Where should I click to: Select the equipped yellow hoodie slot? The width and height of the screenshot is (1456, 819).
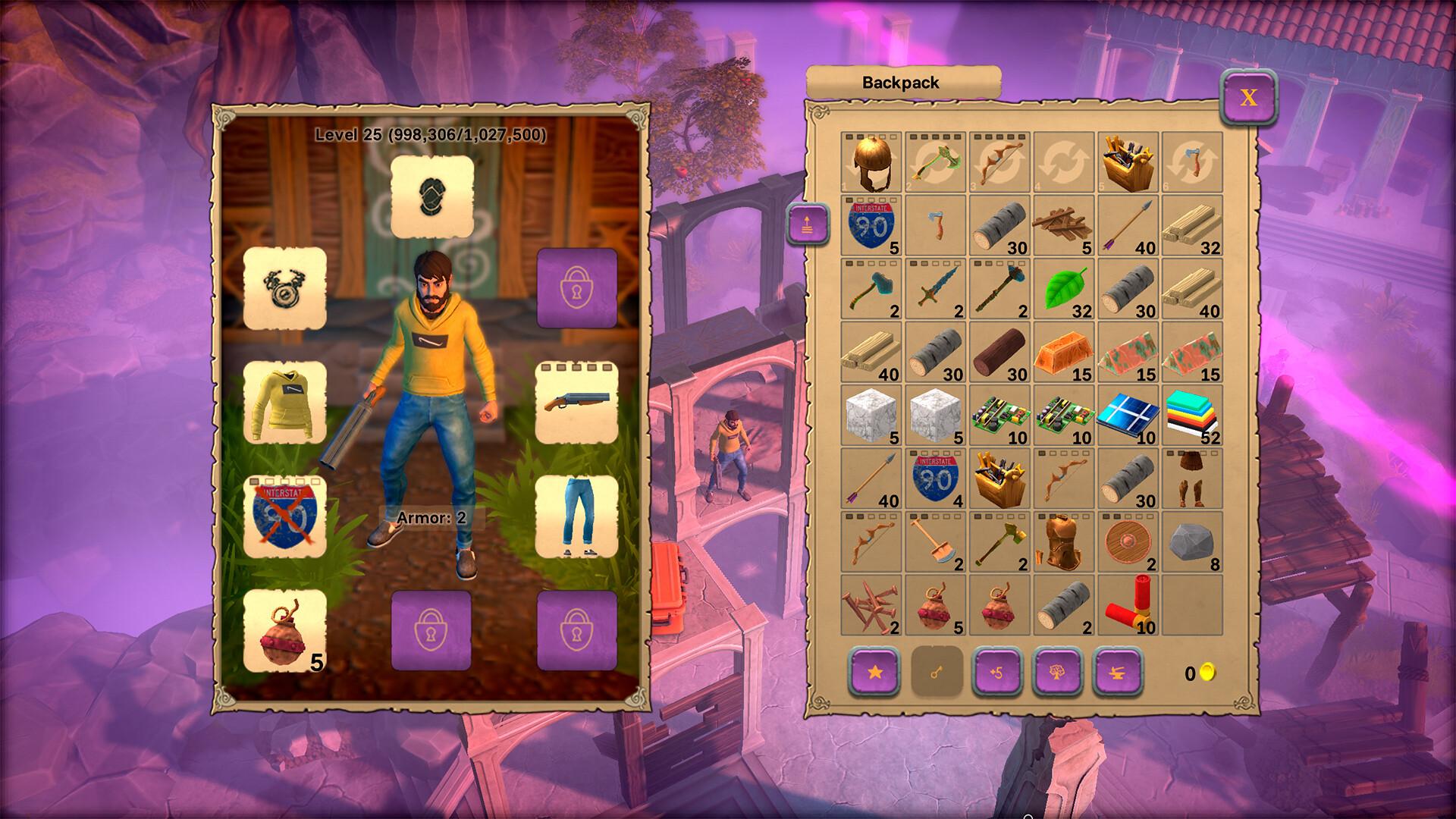285,403
